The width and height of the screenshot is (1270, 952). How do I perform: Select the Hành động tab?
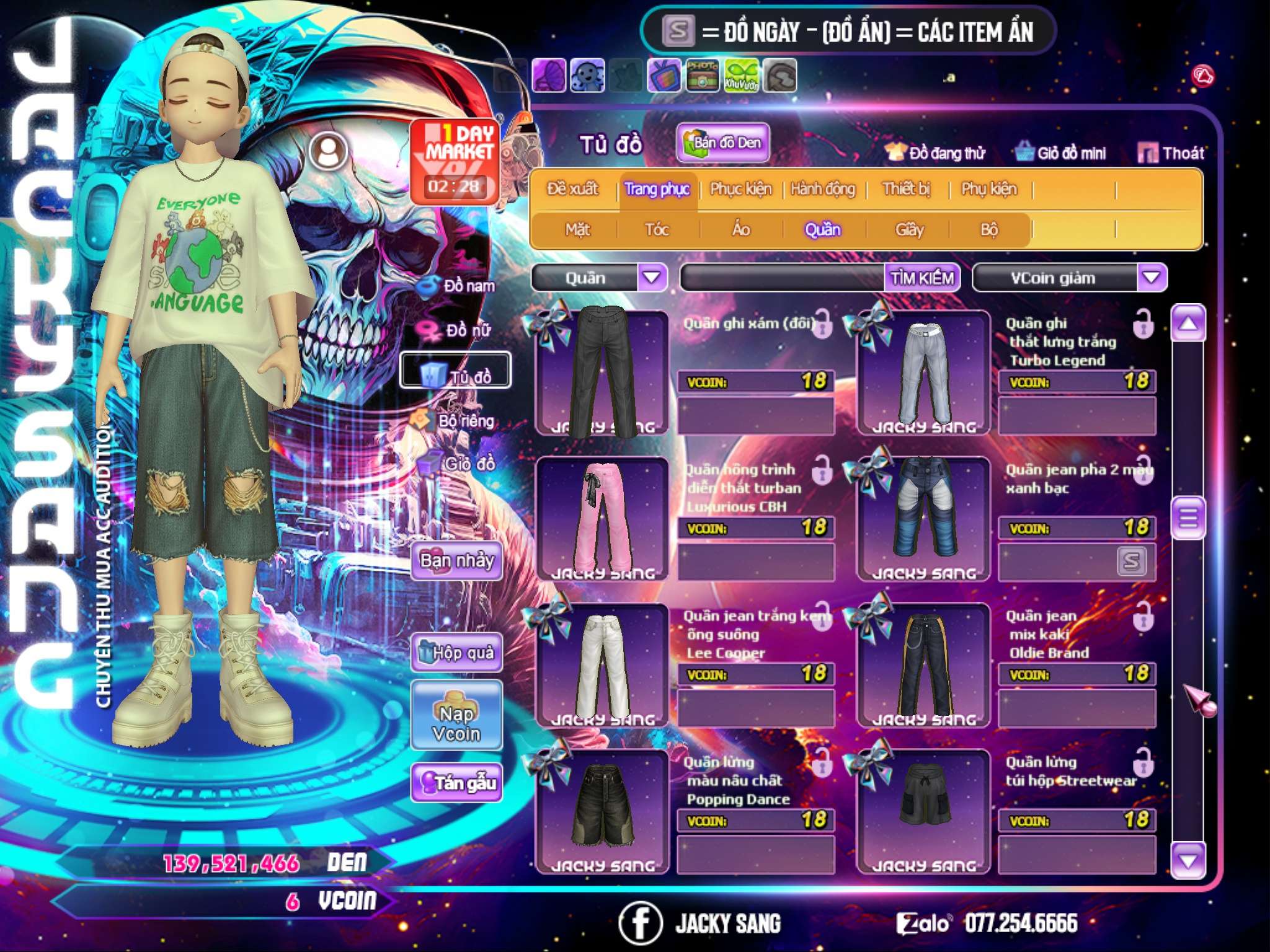point(823,189)
